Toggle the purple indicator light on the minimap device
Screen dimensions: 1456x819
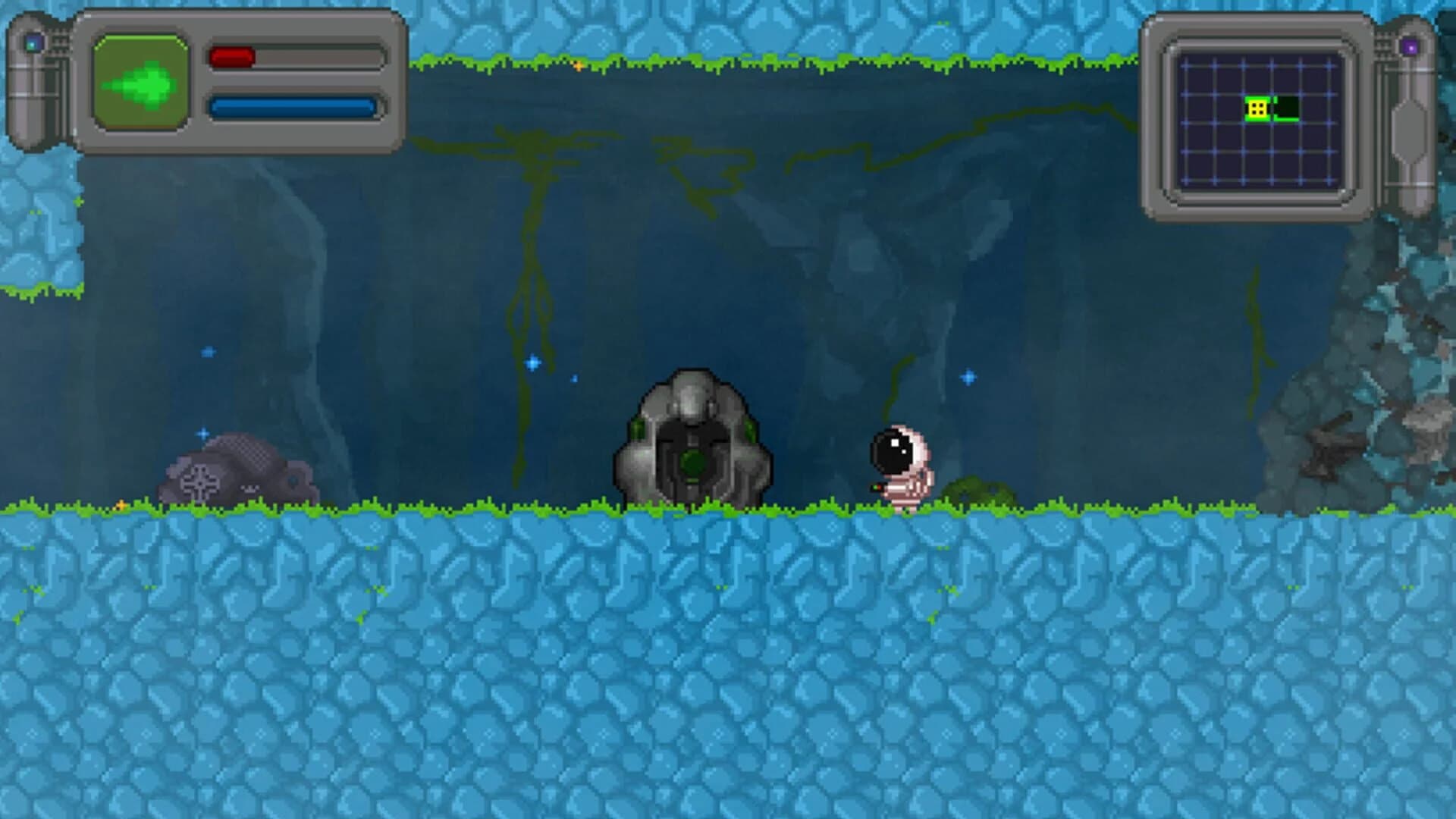(x=1410, y=46)
